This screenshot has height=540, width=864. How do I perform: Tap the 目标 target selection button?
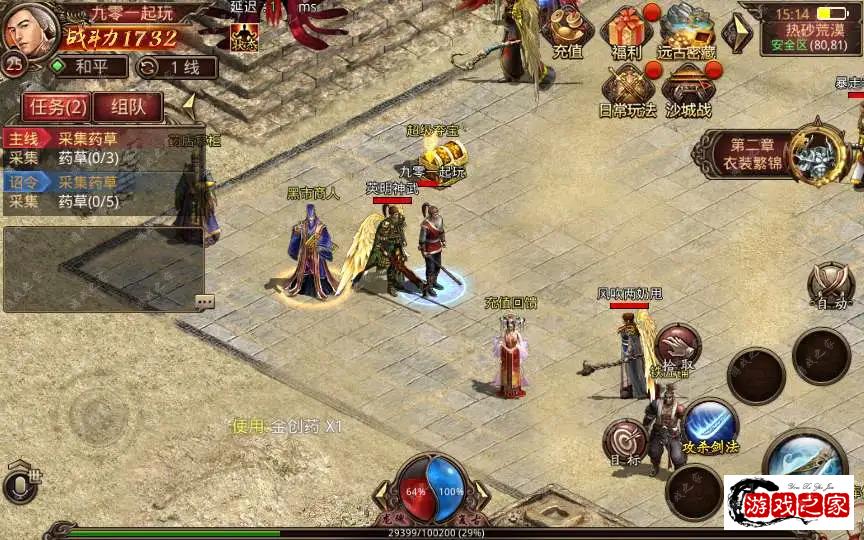(625, 443)
